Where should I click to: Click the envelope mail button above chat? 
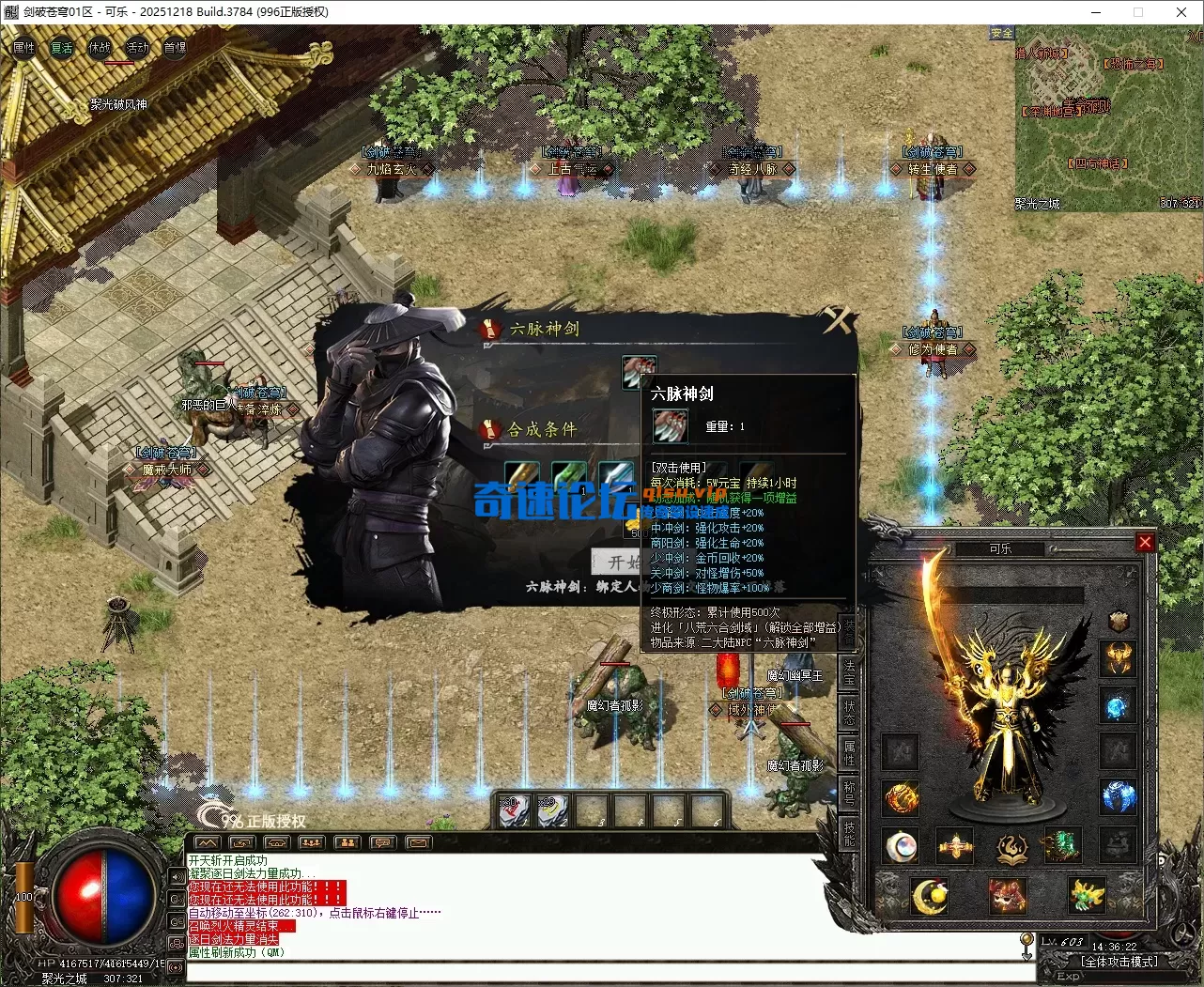coord(418,843)
